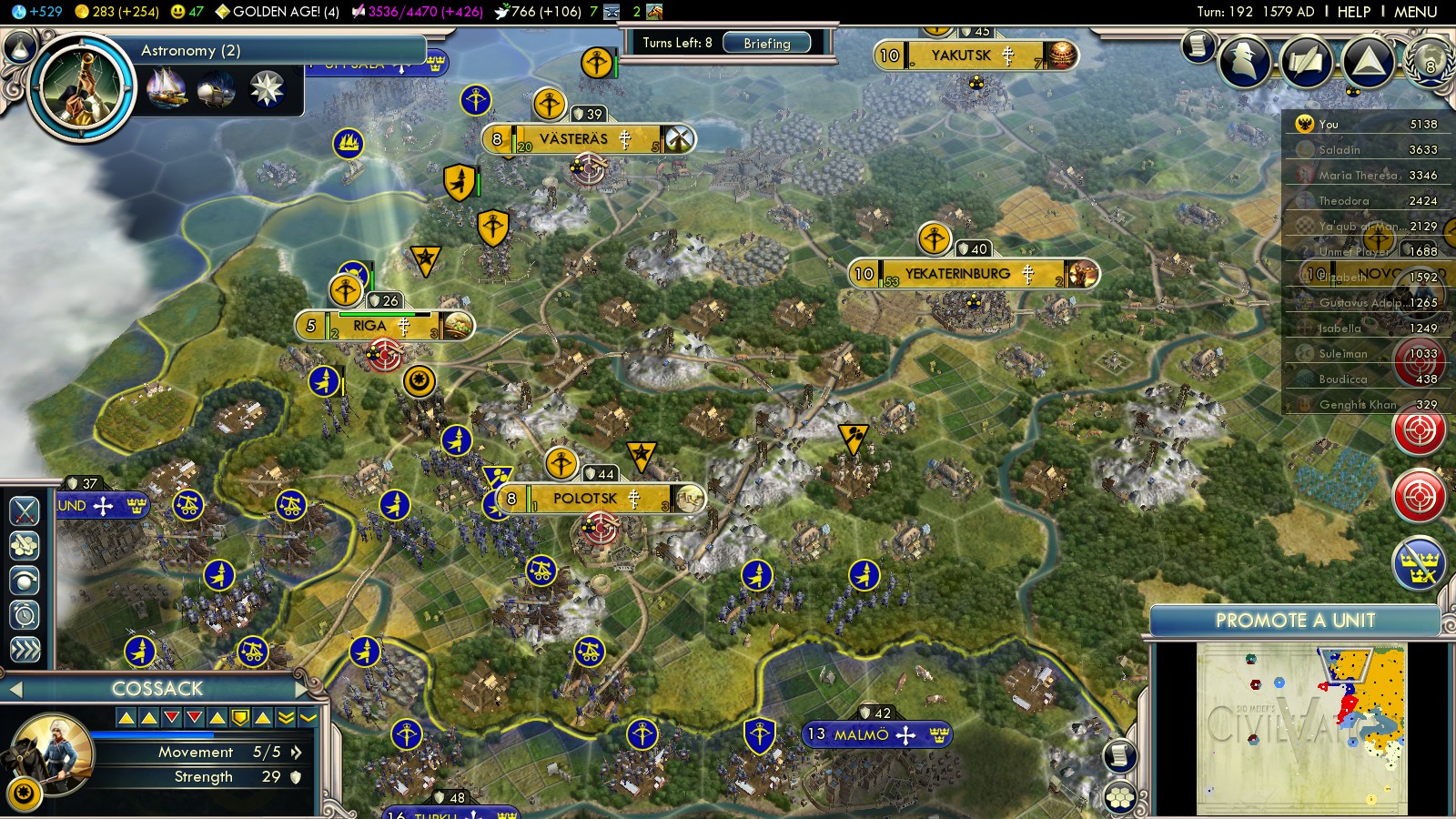The width and height of the screenshot is (1456, 819).
Task: Toggle the hex grid minimap option
Action: tap(1120, 798)
